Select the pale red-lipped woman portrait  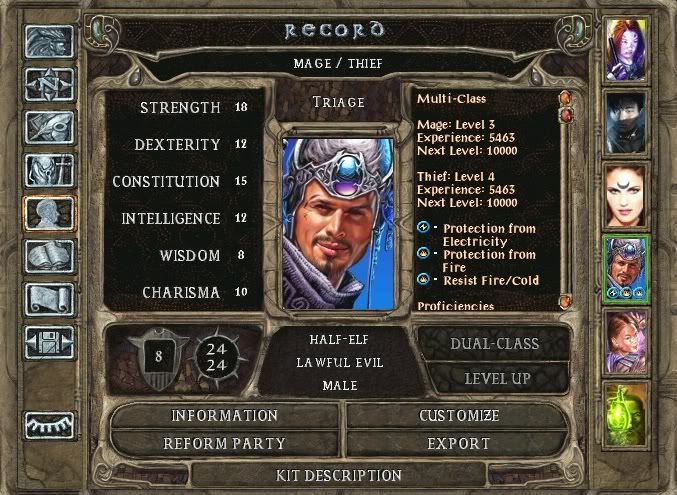tap(628, 195)
